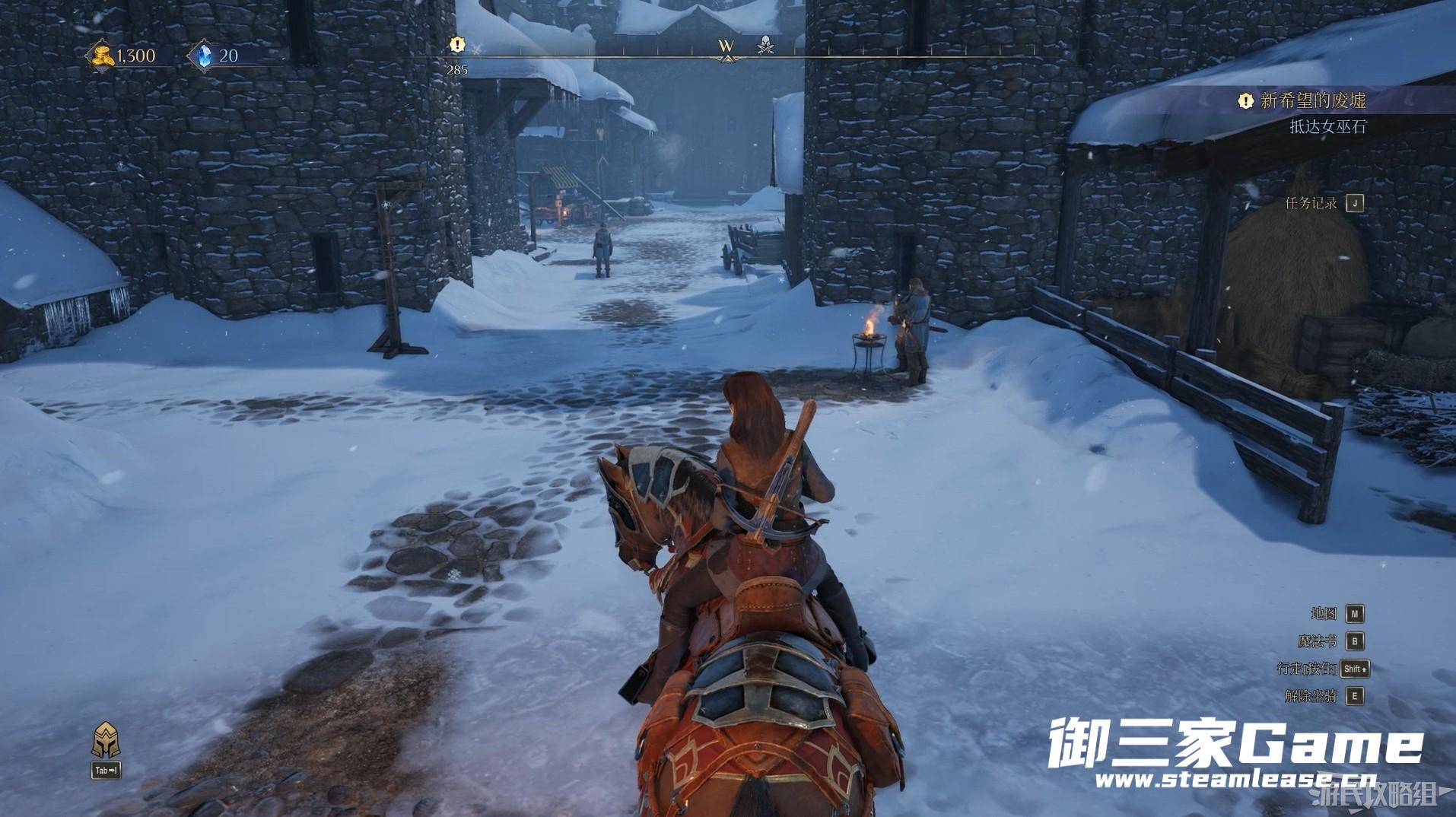Click the skull and crossed swords compass marker

(x=766, y=46)
